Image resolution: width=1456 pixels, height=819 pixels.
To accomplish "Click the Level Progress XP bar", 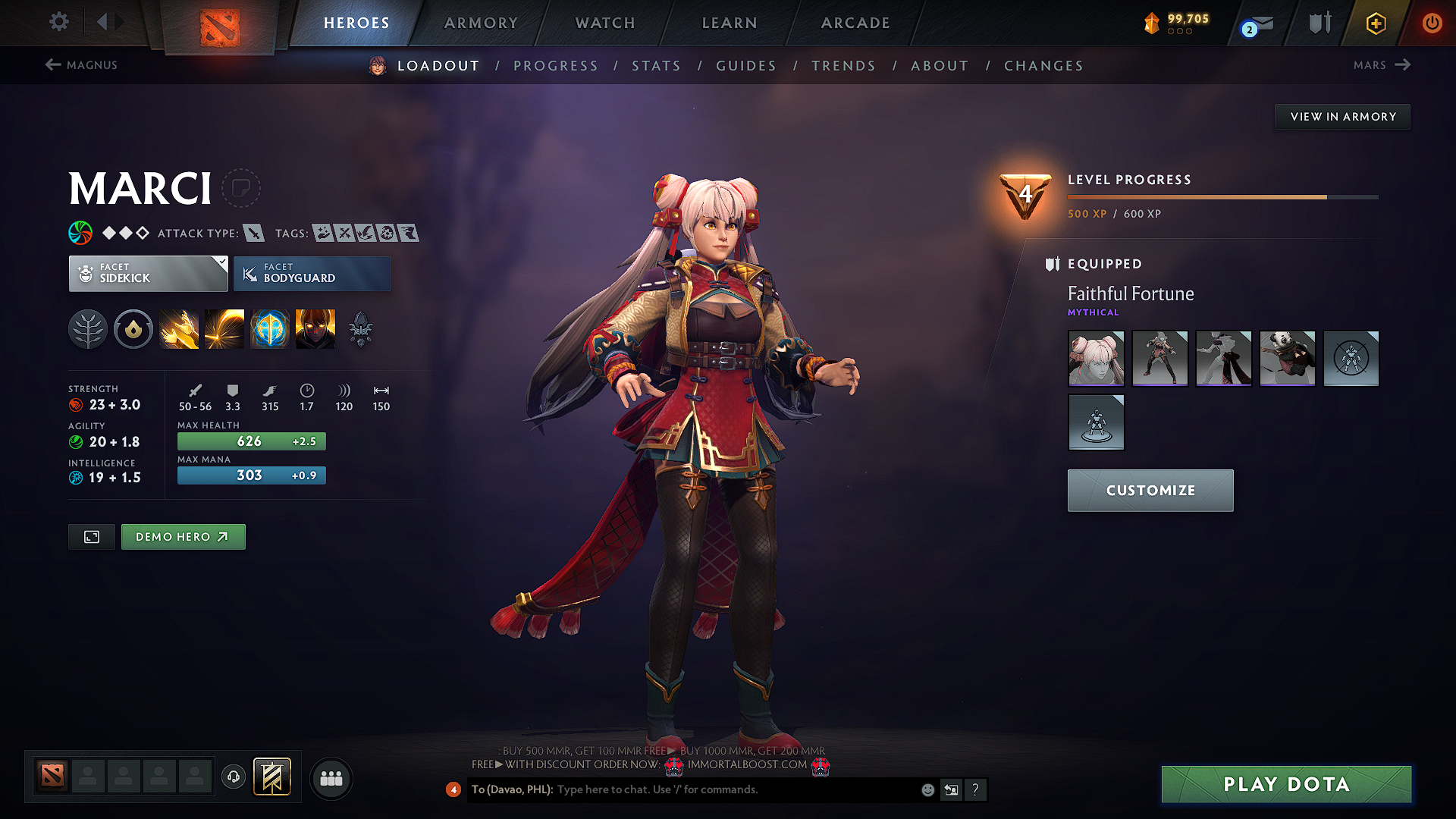I will click(x=1221, y=196).
